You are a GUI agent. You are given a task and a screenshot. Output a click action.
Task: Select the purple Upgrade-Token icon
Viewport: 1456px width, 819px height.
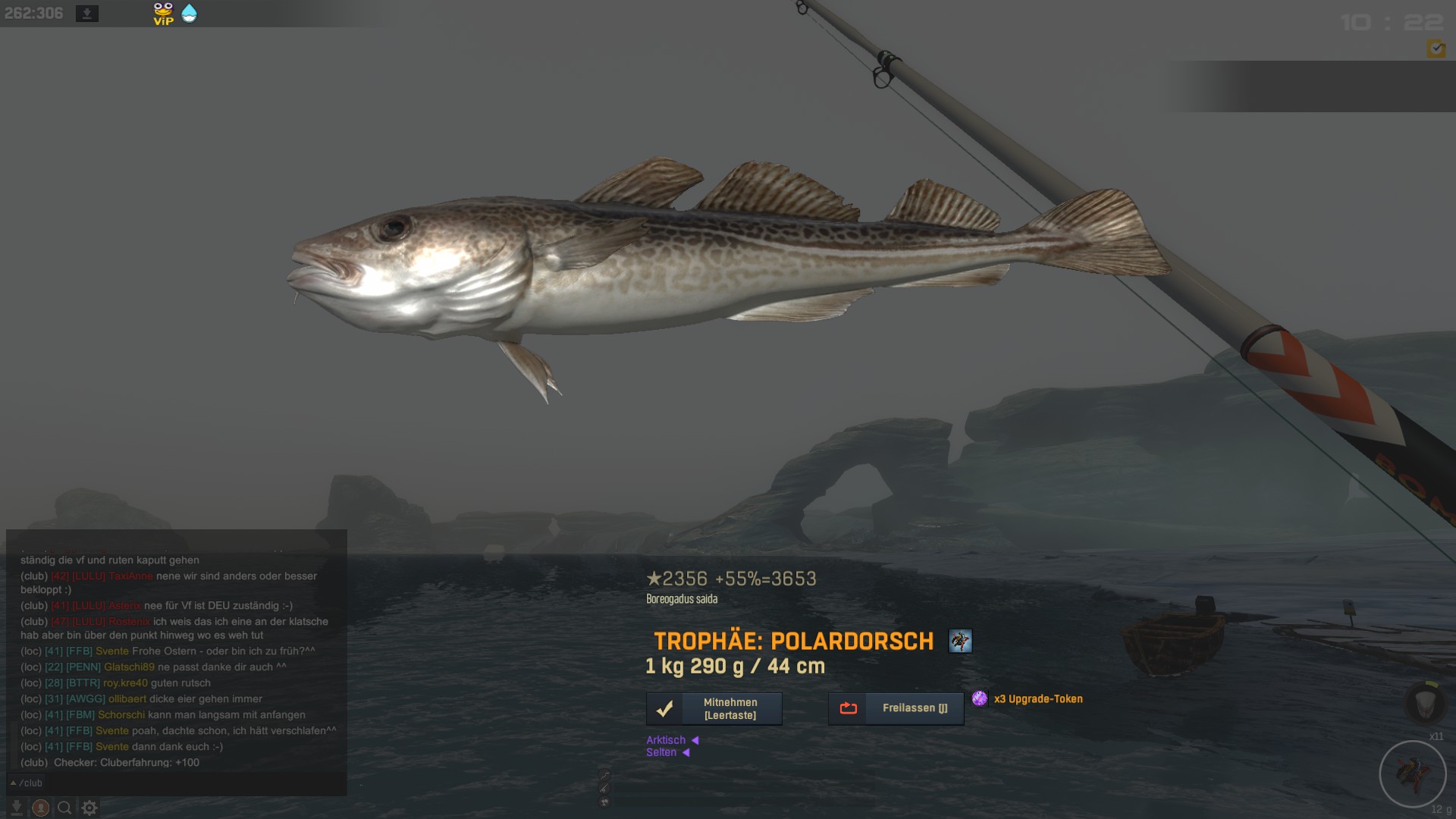[980, 698]
